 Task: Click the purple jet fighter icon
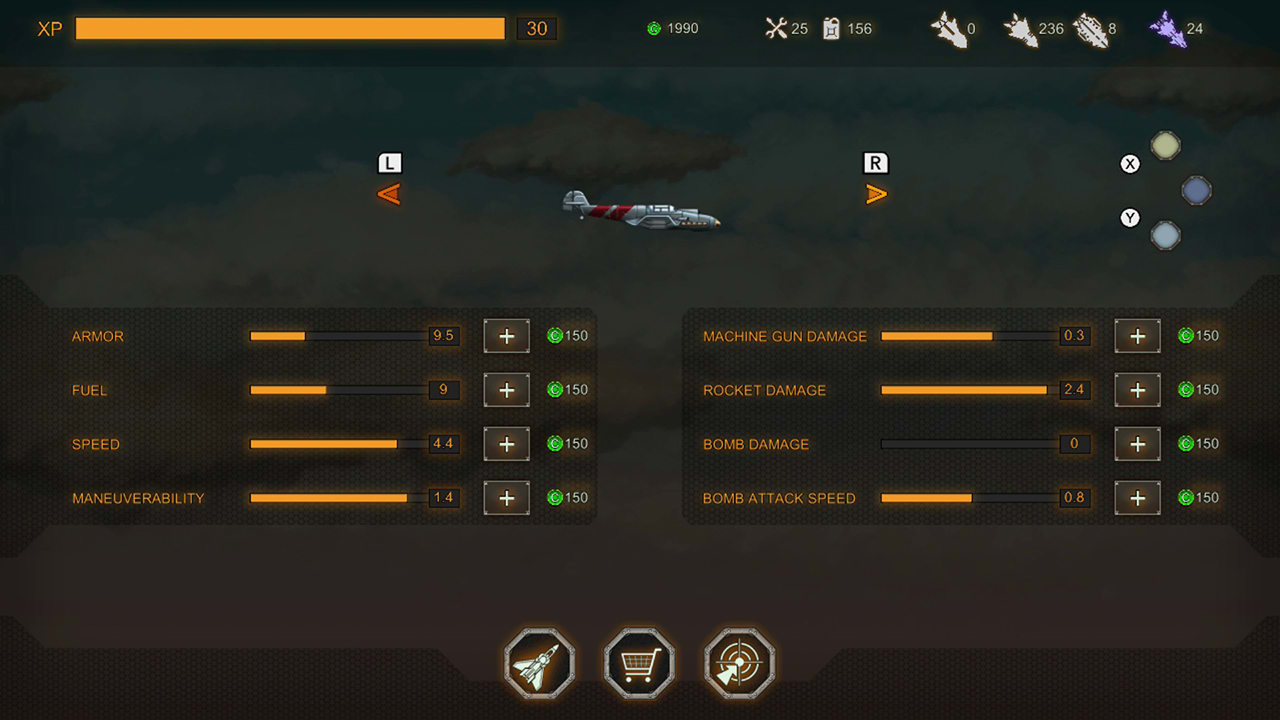1165,28
